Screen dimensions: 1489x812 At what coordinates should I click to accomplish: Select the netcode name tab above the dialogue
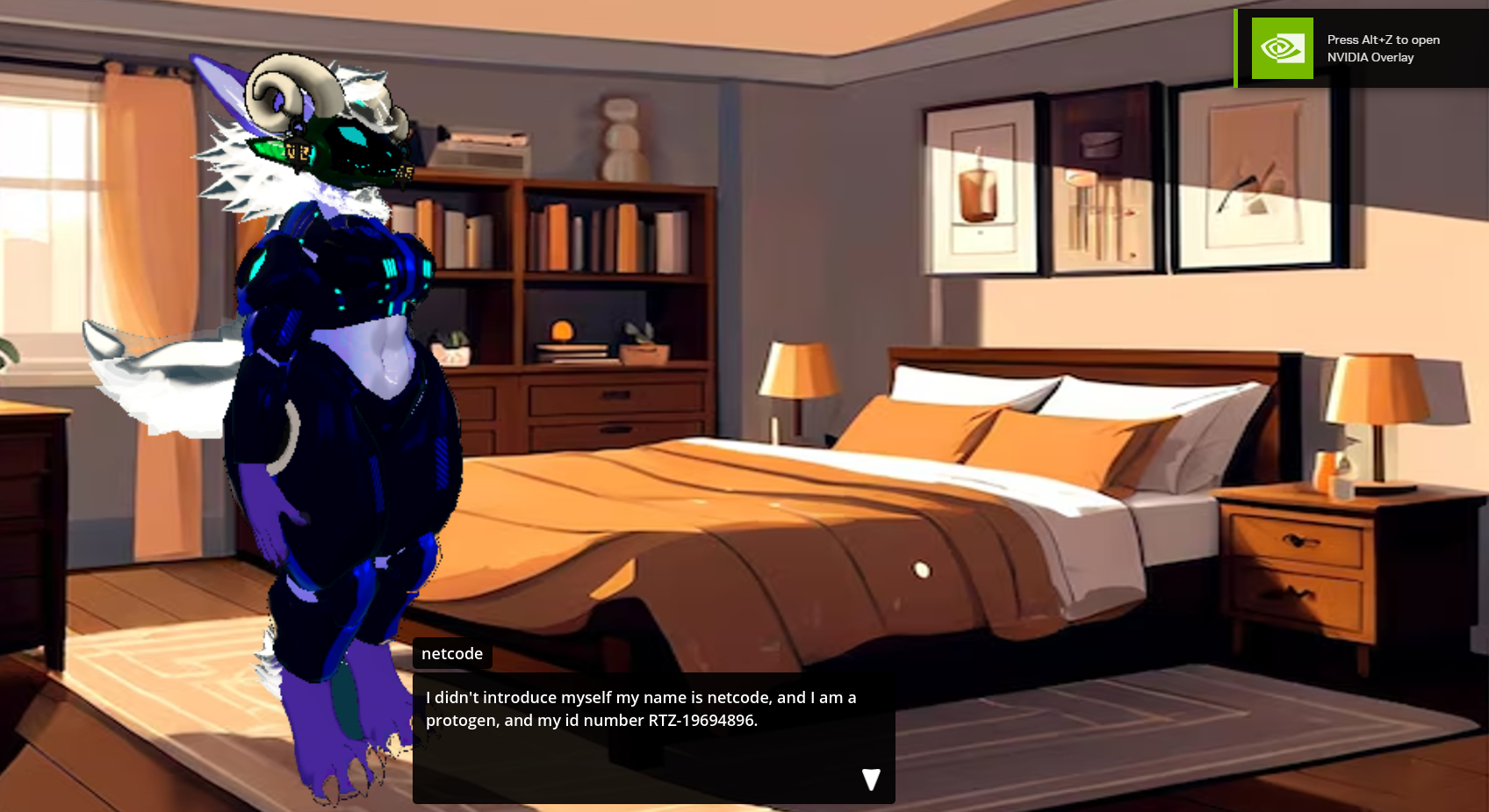[451, 653]
